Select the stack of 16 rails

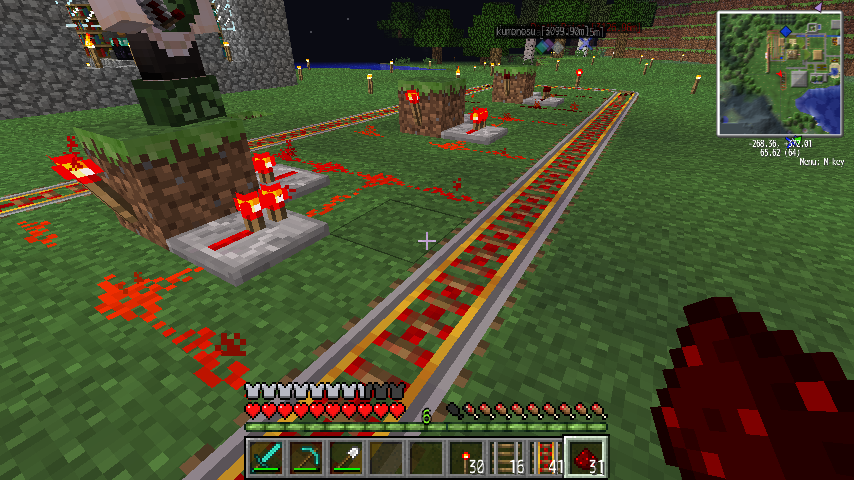click(506, 458)
